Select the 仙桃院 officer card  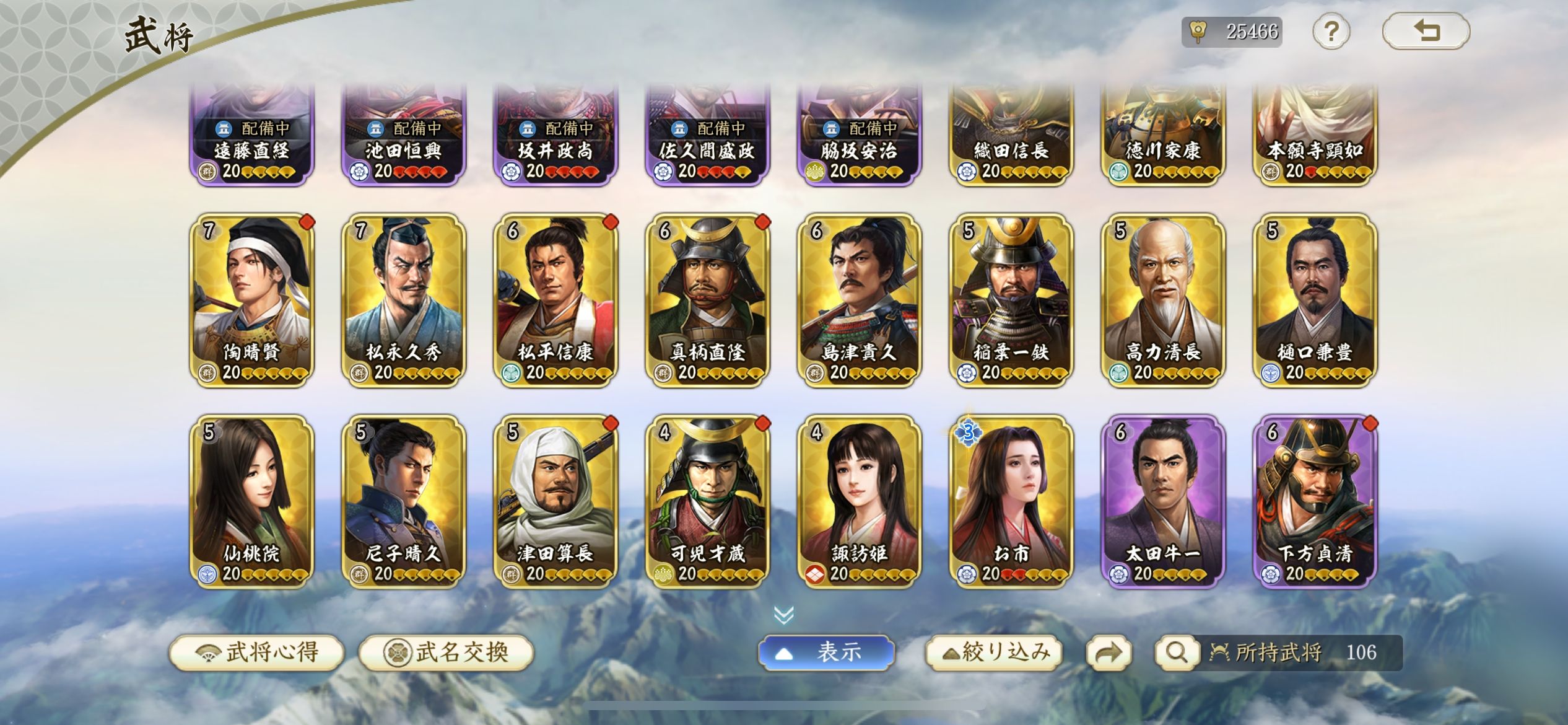pos(252,502)
